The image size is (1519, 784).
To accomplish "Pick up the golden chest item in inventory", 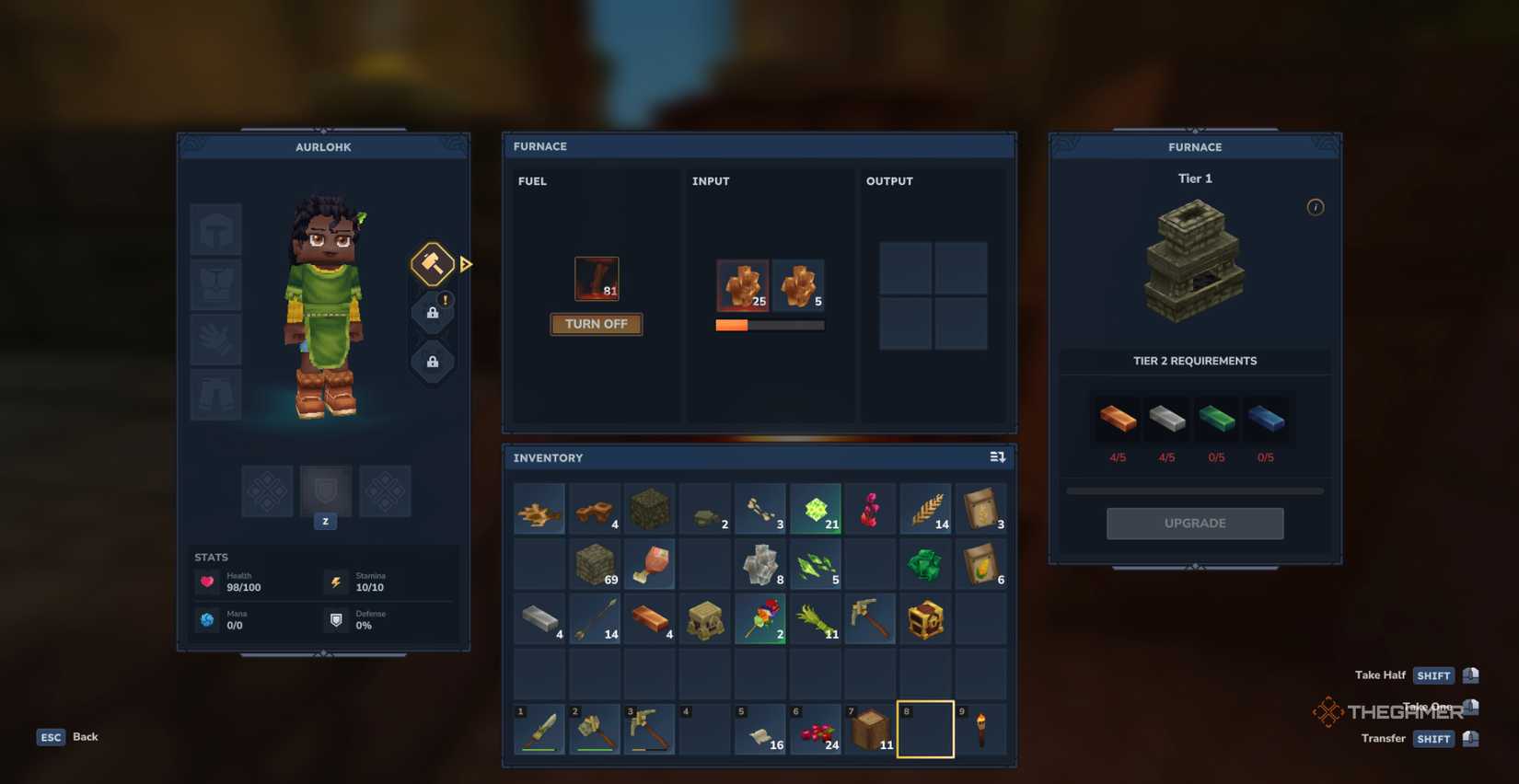I will (924, 617).
